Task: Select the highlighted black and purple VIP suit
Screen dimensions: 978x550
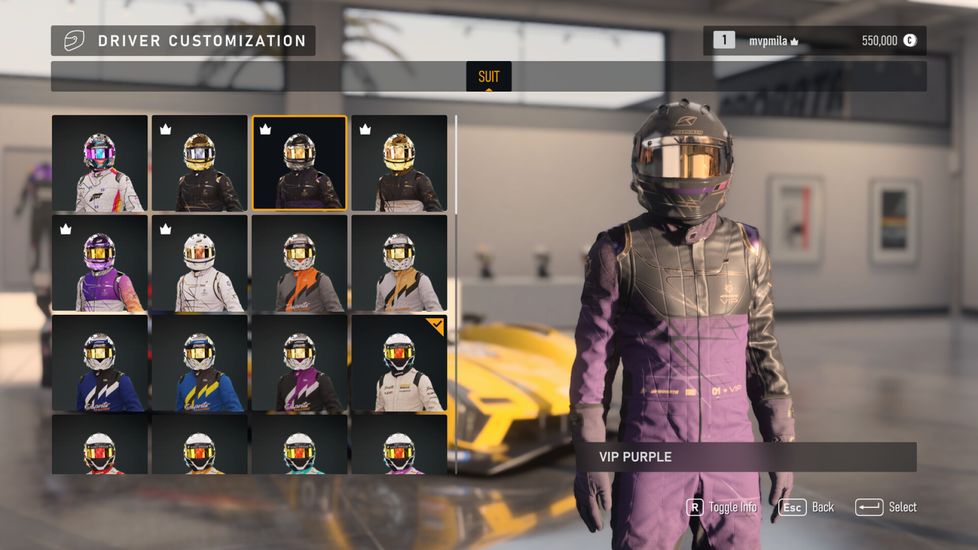Action: click(x=299, y=163)
